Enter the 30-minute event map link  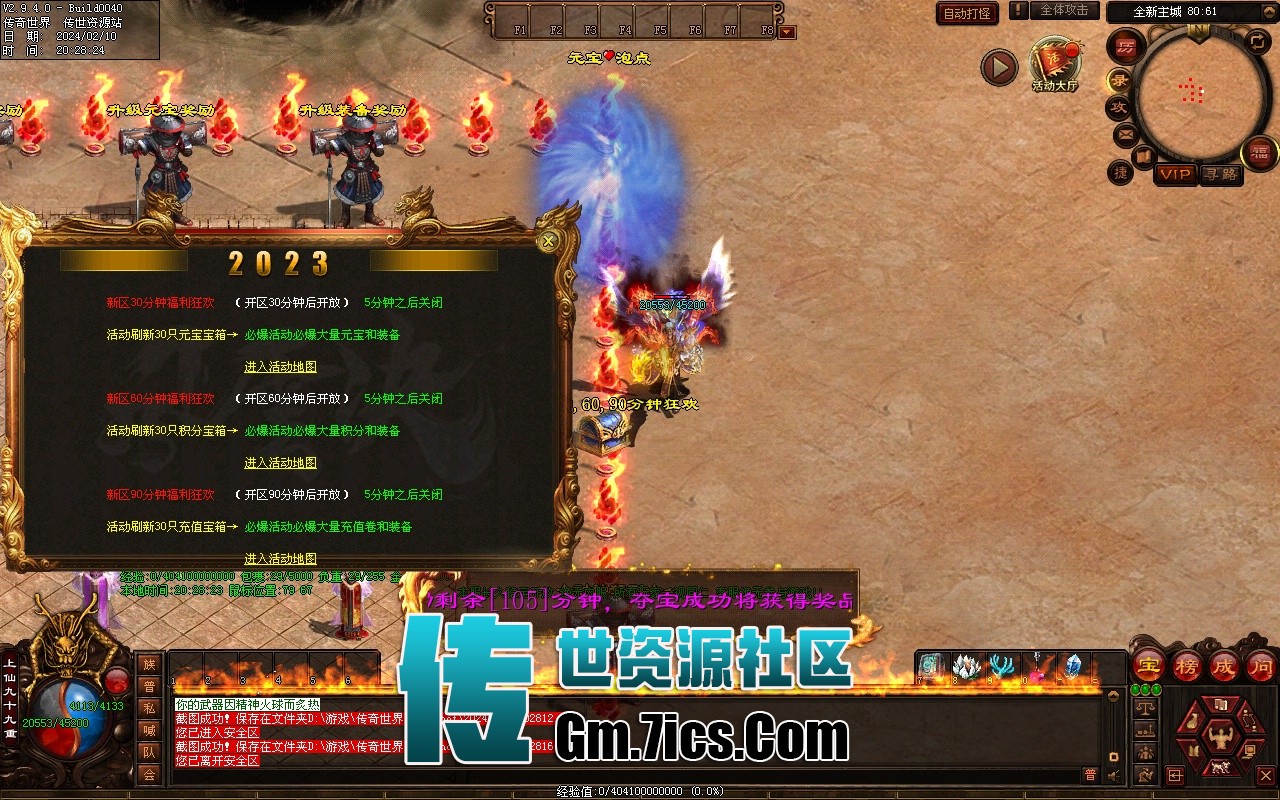280,367
